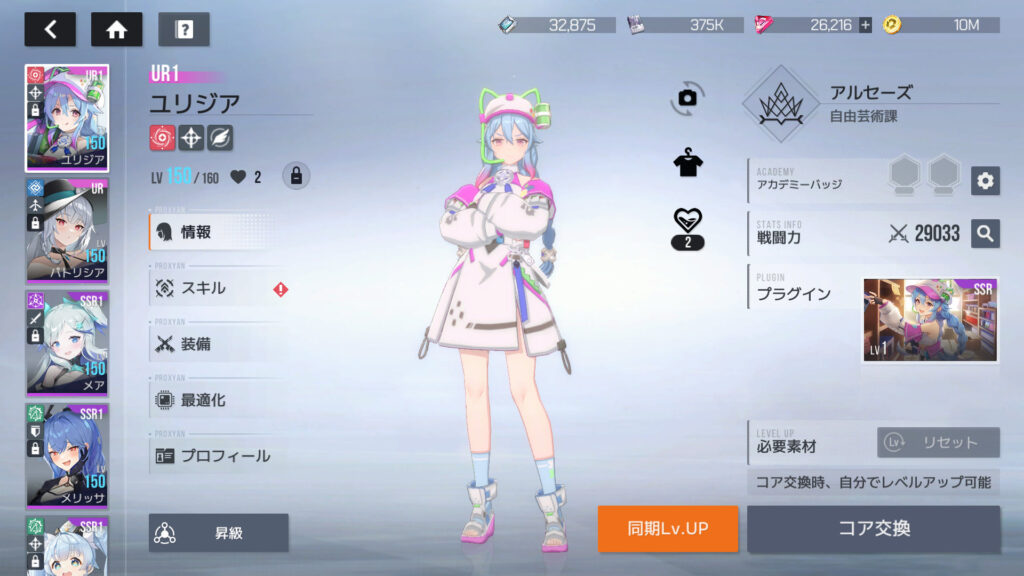Image resolution: width=1024 pixels, height=576 pixels.
Task: Open the スキル tab
Action: 214,288
